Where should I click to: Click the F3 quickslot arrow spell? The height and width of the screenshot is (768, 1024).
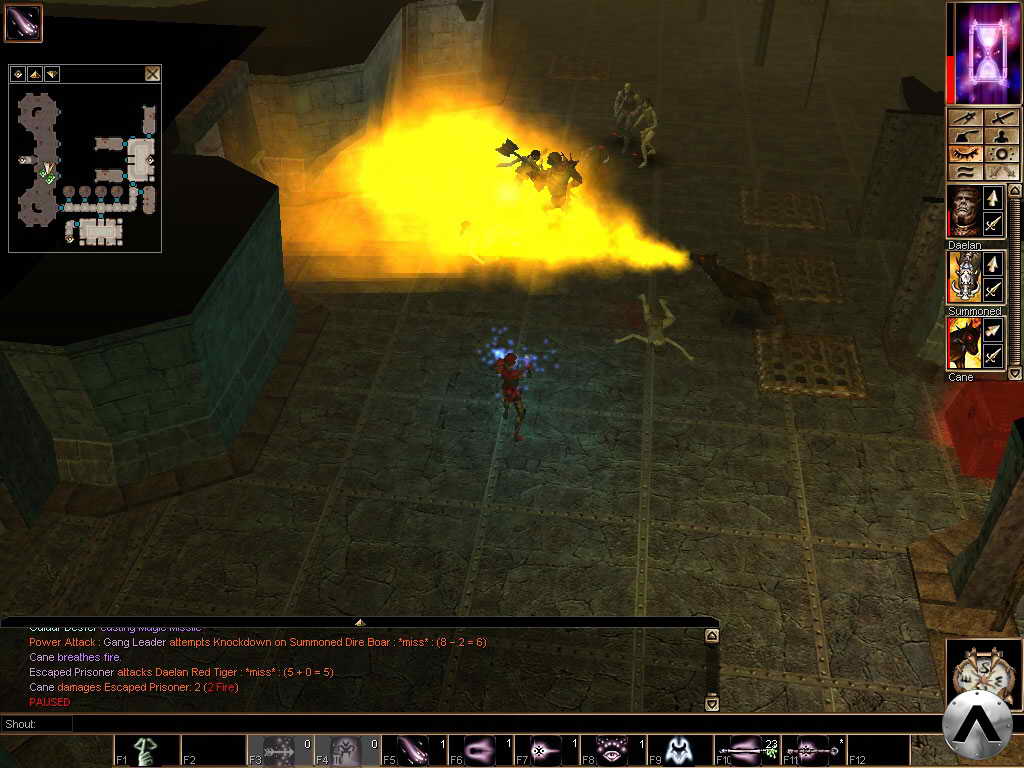(279, 750)
